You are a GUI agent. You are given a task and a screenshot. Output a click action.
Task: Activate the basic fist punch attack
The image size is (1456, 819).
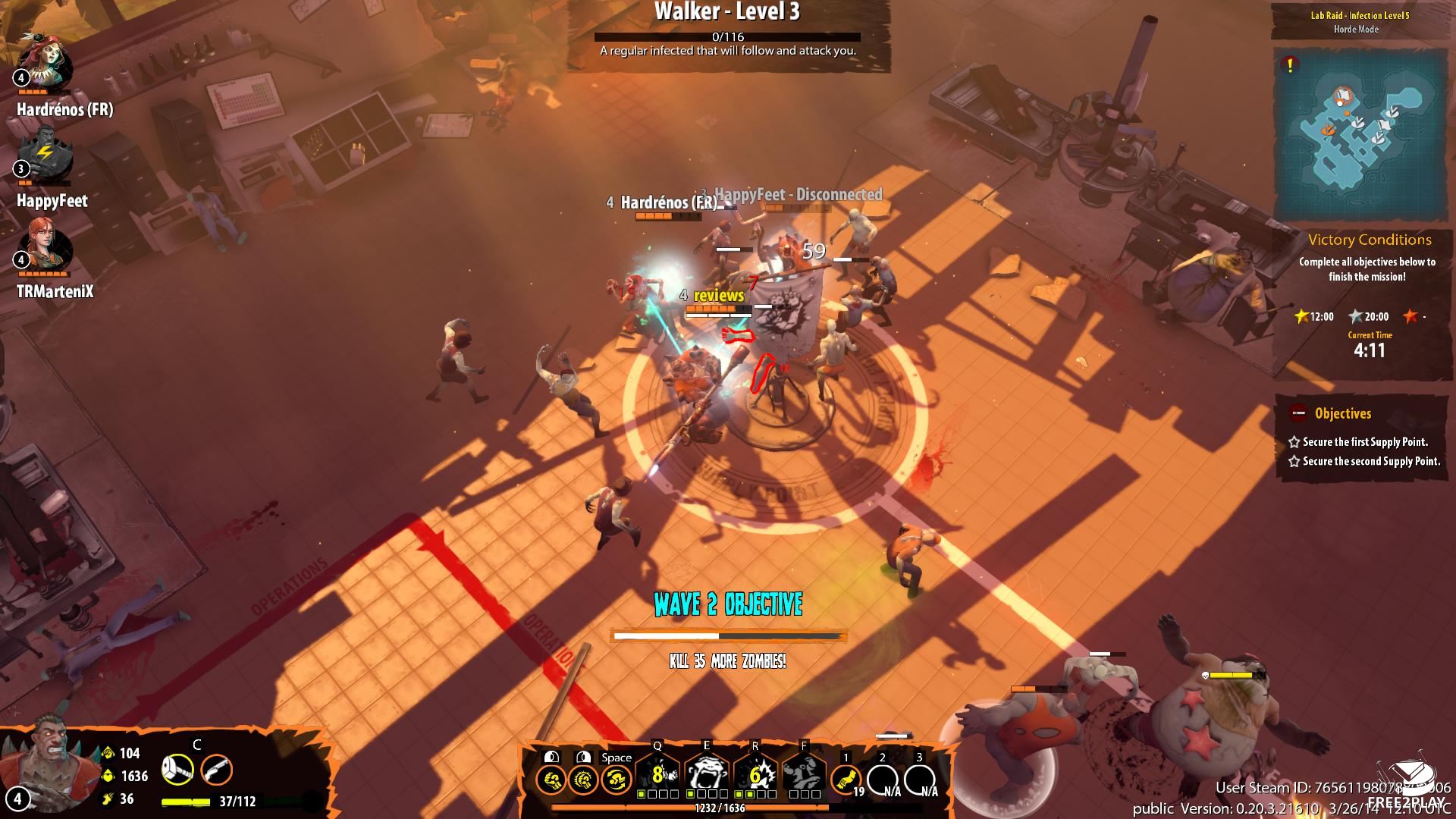click(x=550, y=779)
